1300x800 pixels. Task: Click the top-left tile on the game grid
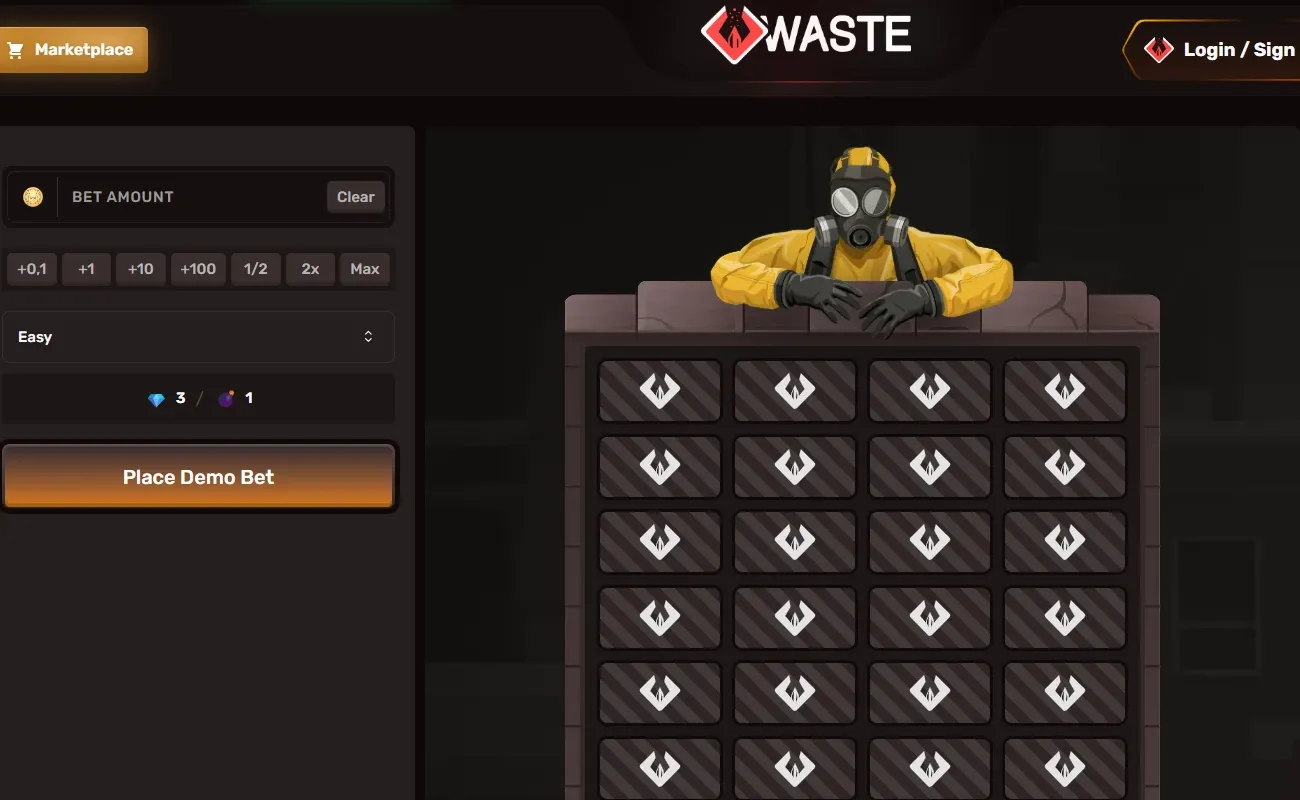point(659,391)
